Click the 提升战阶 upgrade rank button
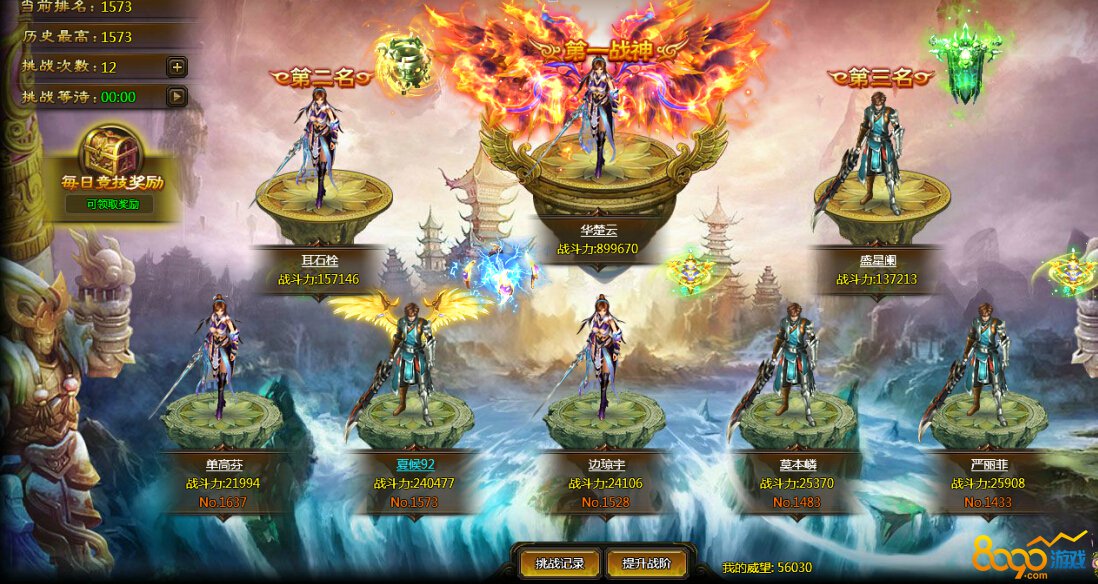Viewport: 1098px width, 584px height. (646, 563)
